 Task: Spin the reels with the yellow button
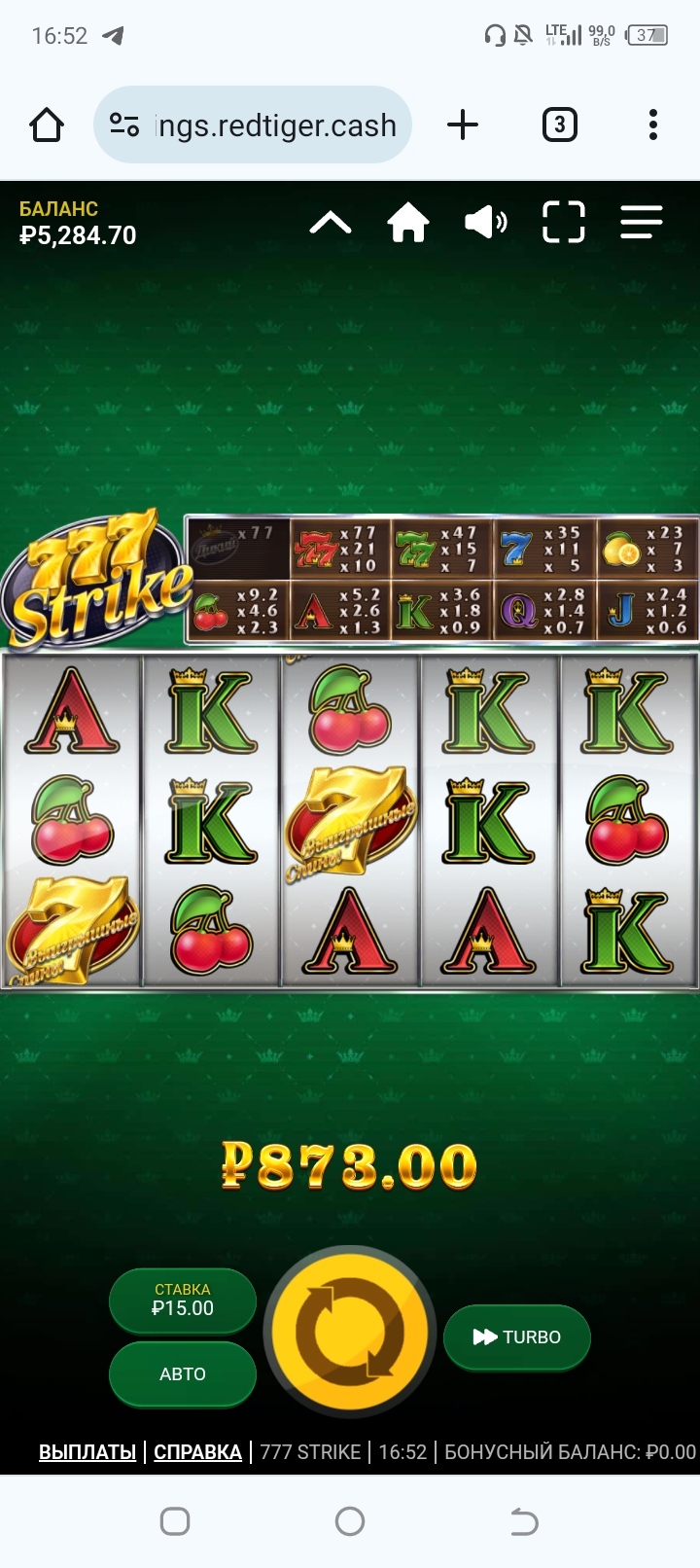tap(349, 1330)
